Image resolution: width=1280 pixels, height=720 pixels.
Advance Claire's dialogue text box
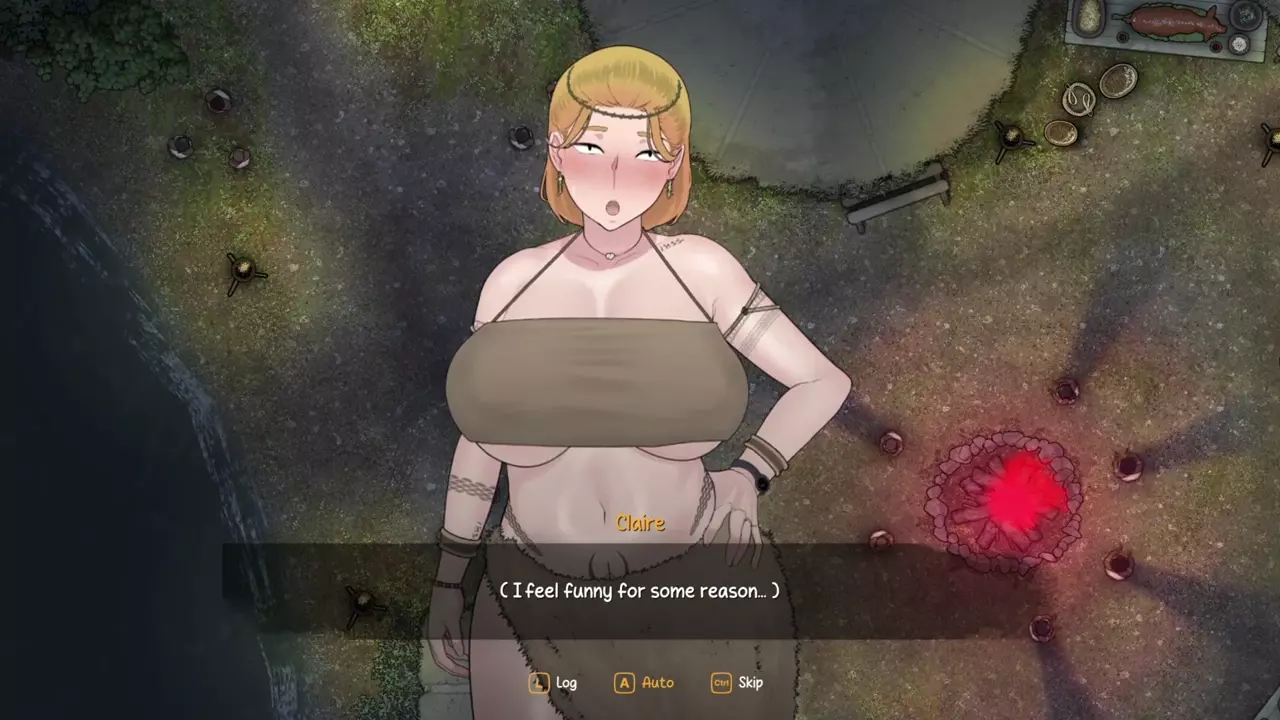638,591
